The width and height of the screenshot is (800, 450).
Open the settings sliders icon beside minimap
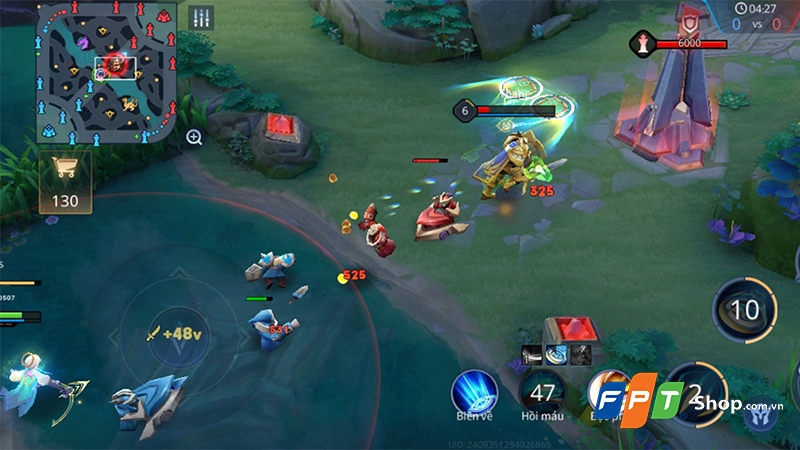click(201, 17)
